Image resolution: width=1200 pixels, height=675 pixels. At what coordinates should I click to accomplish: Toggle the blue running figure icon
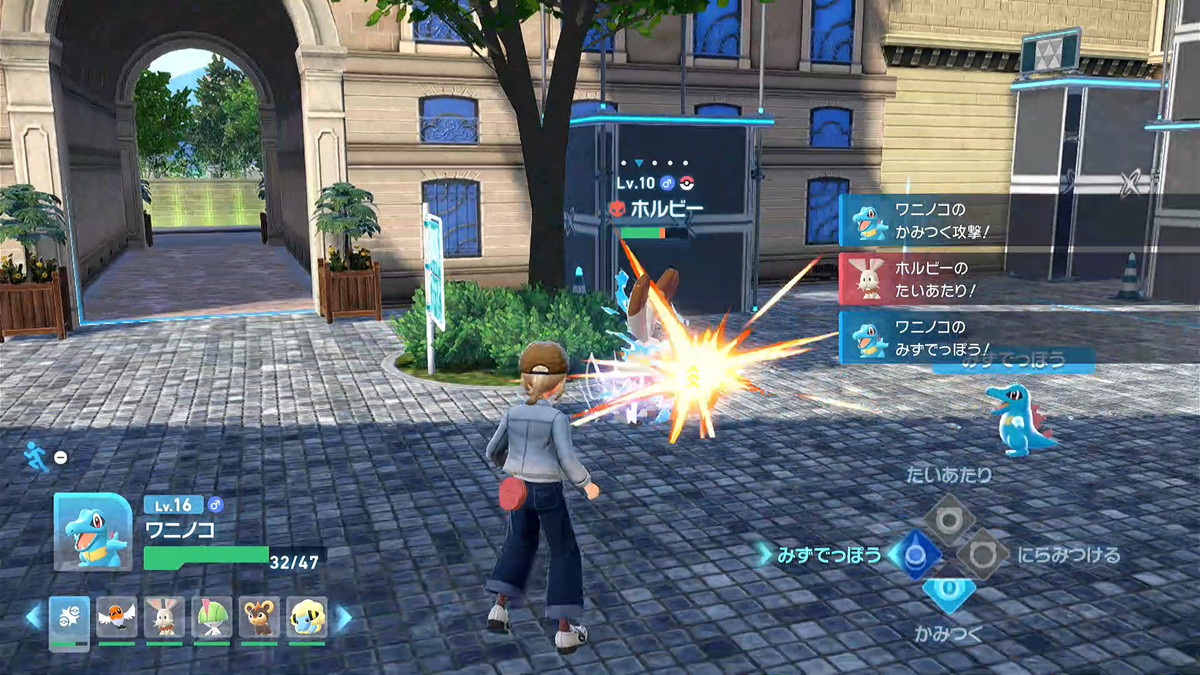pyautogui.click(x=33, y=456)
